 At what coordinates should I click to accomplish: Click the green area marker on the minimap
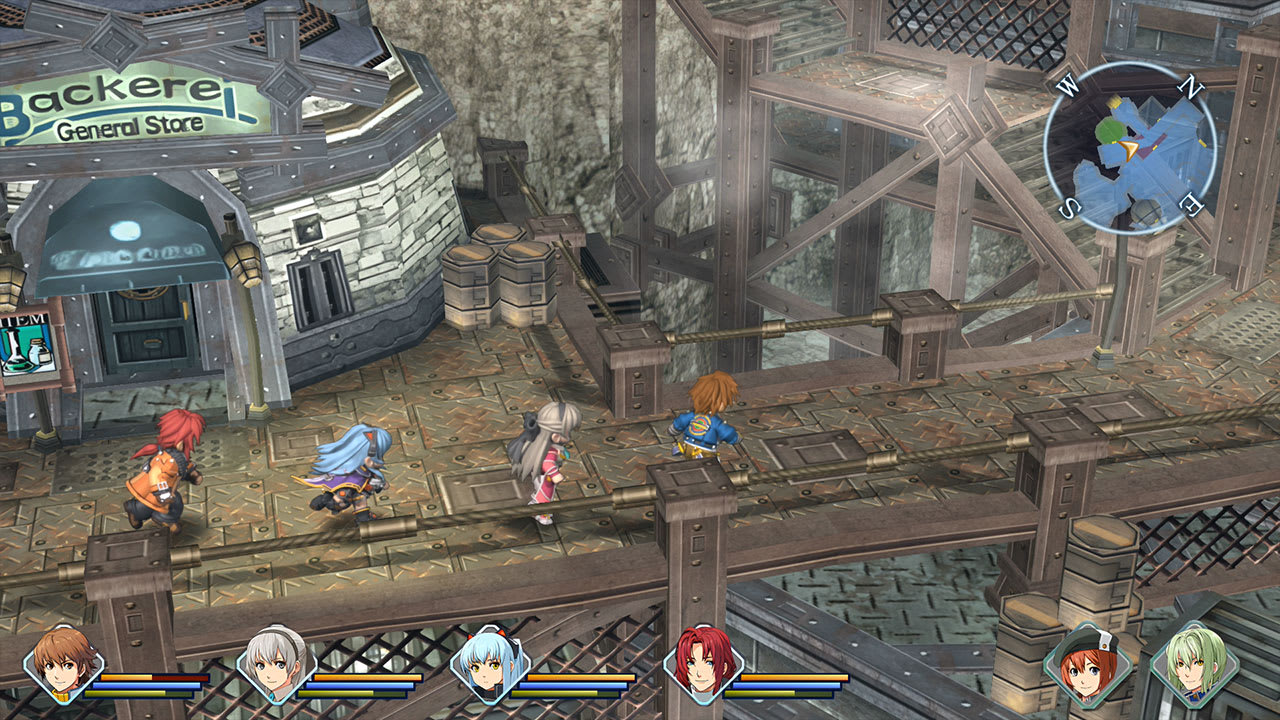point(1111,130)
